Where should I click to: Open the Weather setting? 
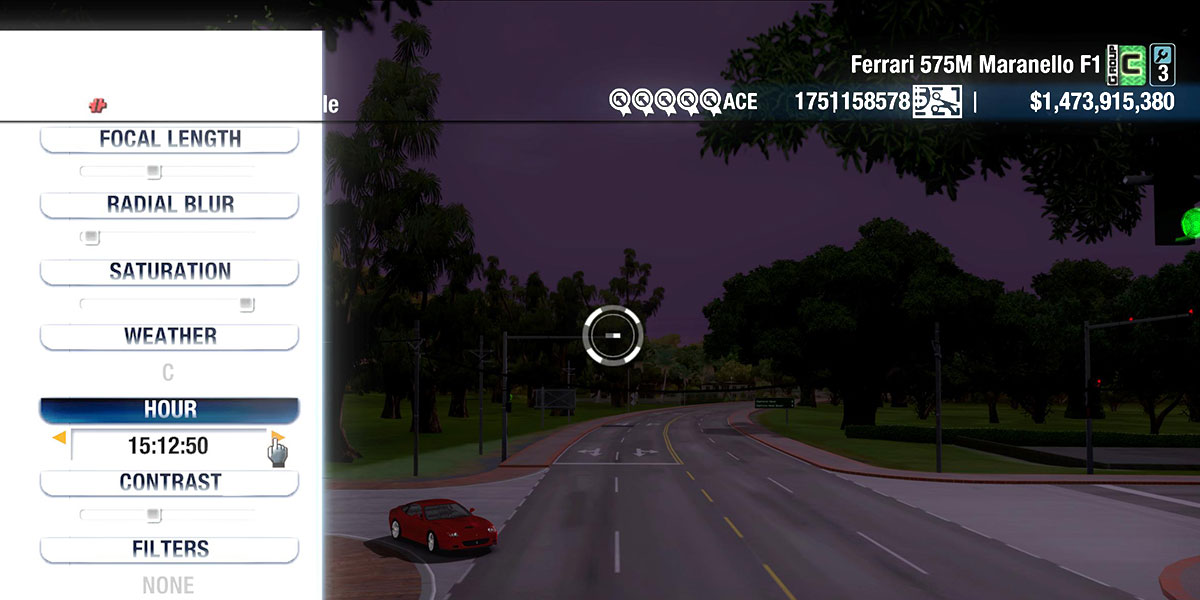(x=169, y=337)
